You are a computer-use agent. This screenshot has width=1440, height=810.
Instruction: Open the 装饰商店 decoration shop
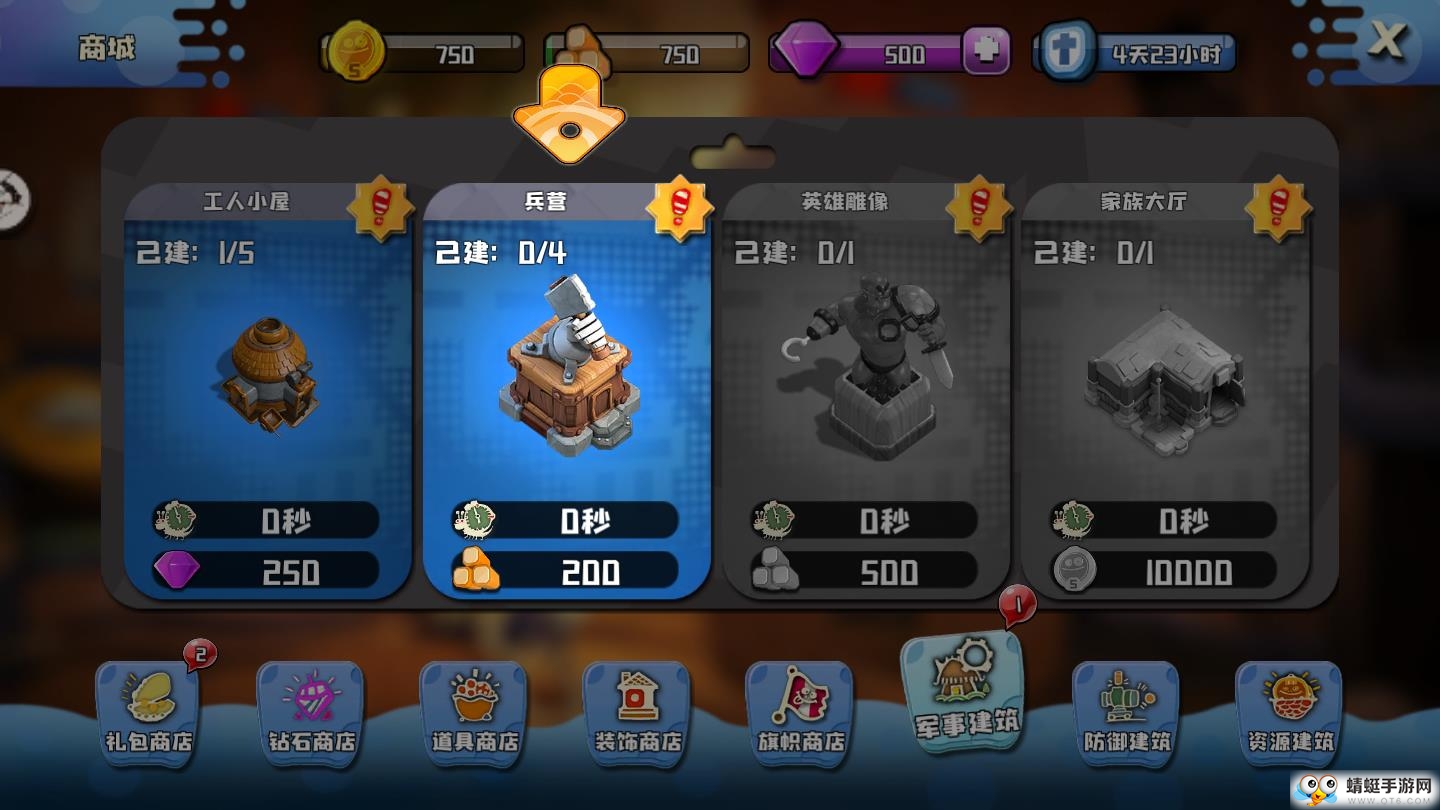point(636,712)
